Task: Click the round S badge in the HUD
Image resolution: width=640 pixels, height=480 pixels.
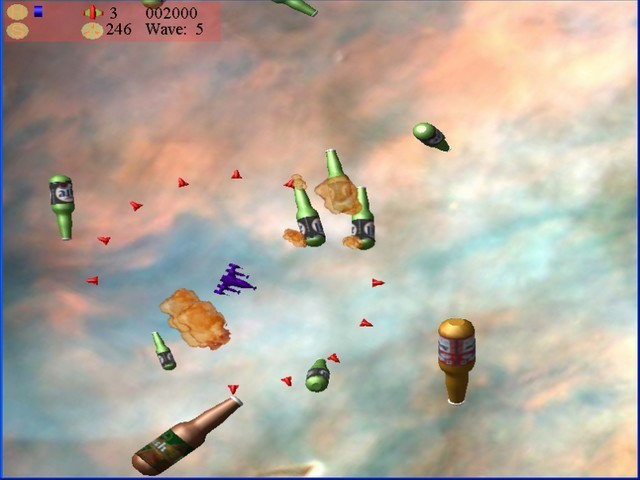Action: [17, 30]
